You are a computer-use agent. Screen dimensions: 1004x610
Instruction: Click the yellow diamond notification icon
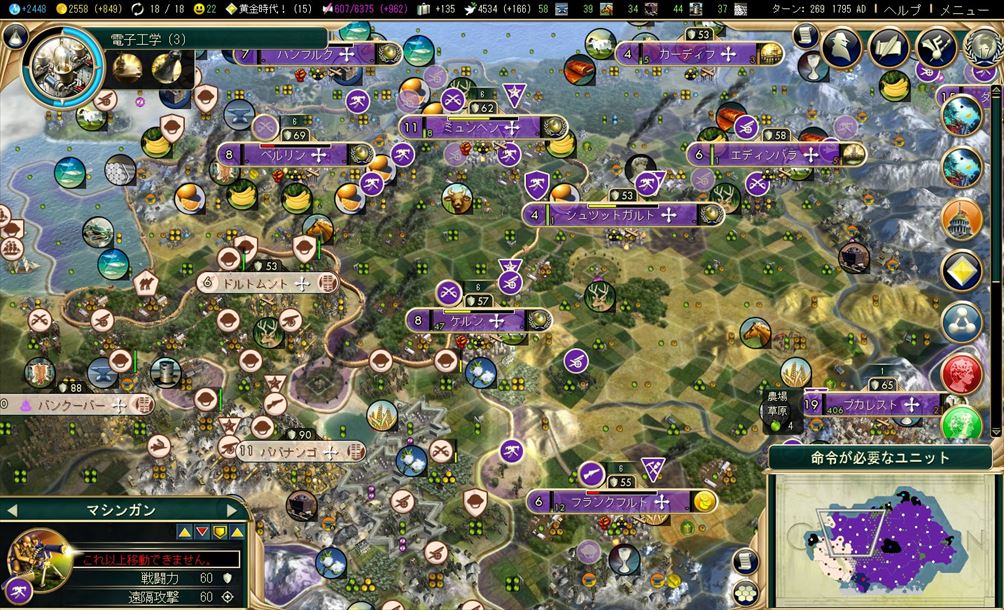click(x=961, y=270)
